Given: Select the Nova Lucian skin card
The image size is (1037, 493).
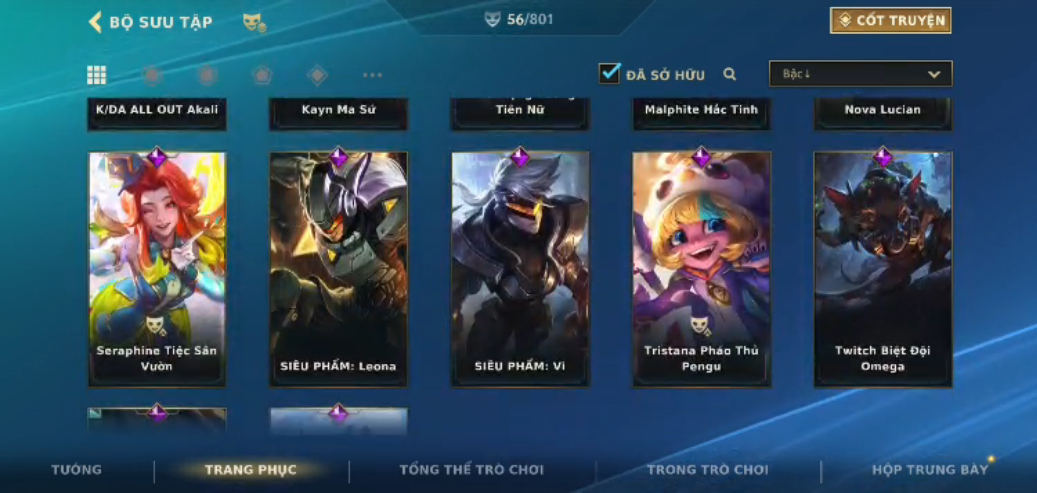Looking at the screenshot, I should click(x=883, y=112).
